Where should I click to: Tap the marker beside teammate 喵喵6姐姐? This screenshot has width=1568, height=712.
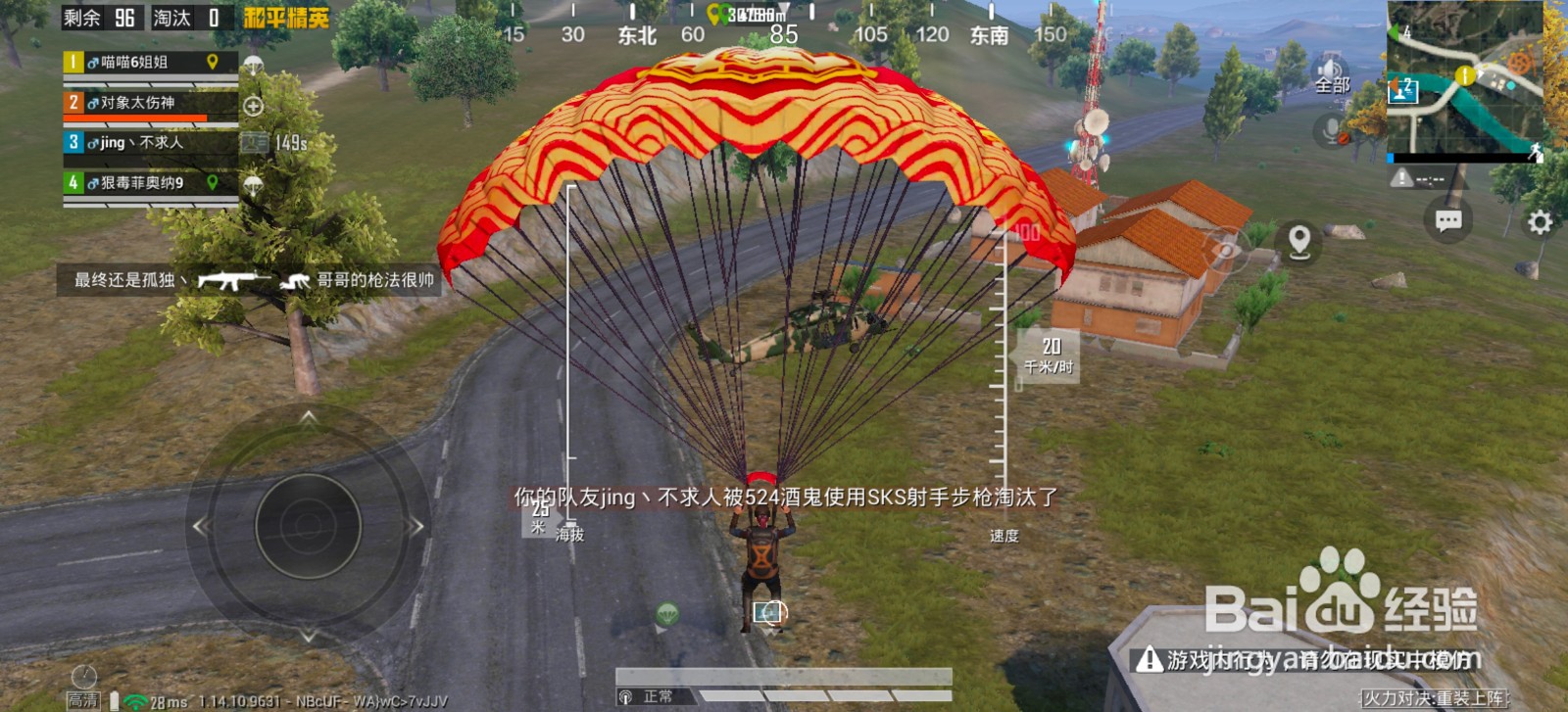(212, 62)
